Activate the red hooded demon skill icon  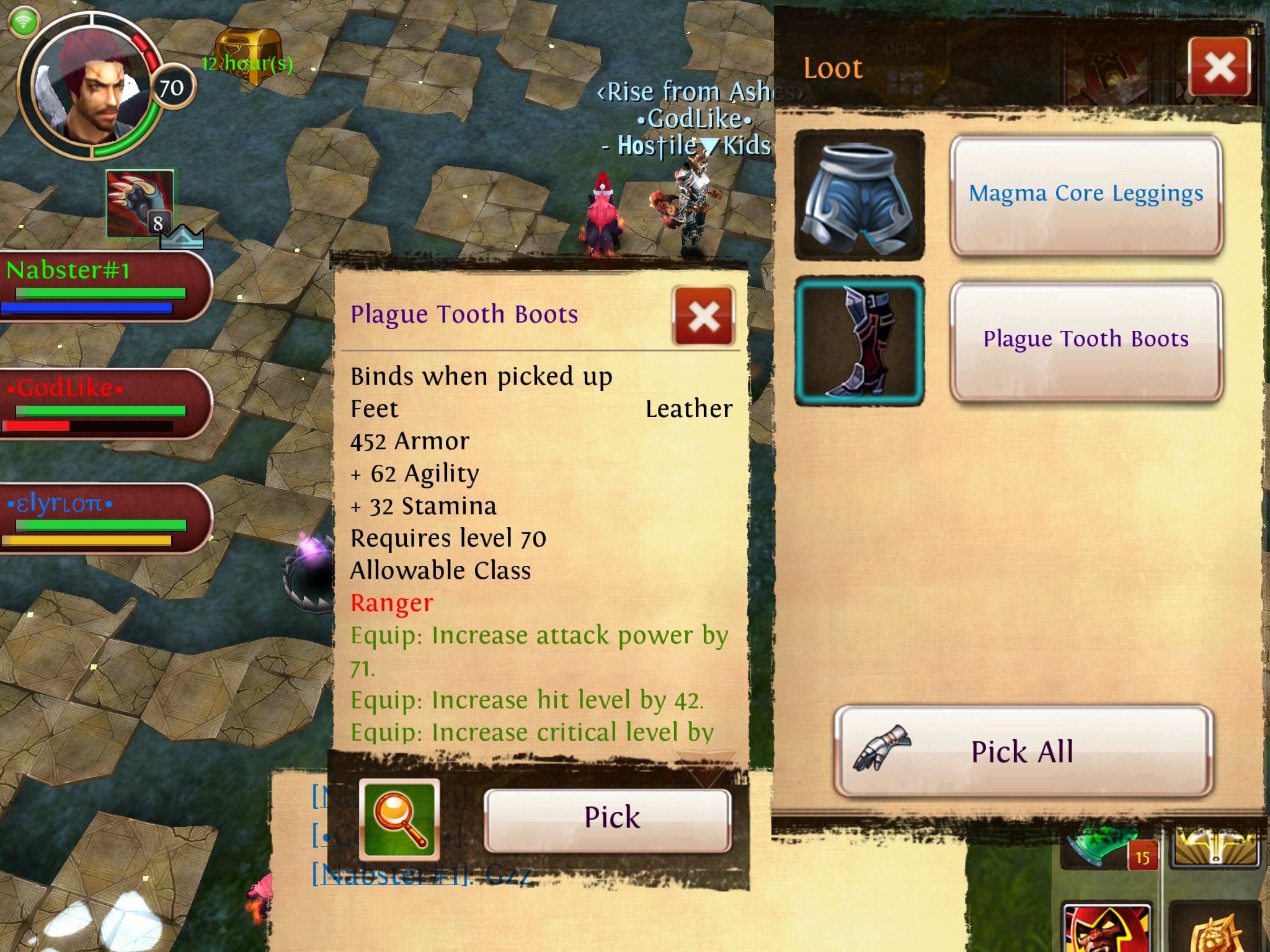(x=1106, y=928)
